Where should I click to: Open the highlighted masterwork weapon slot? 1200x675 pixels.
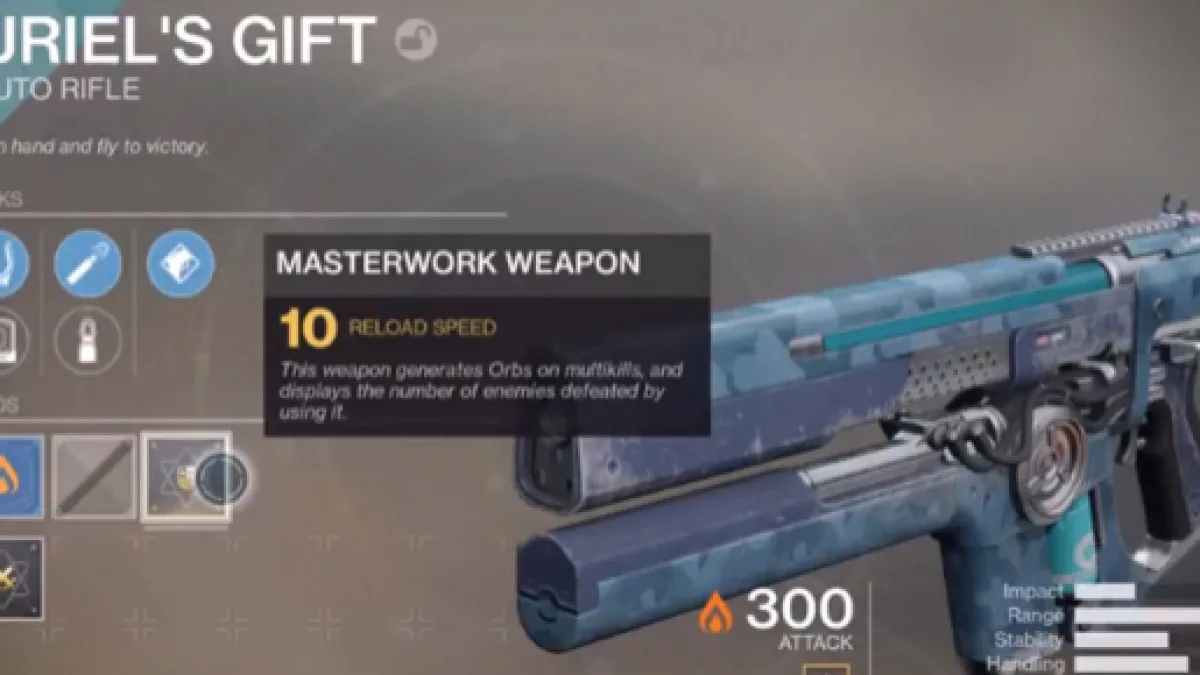[x=187, y=477]
